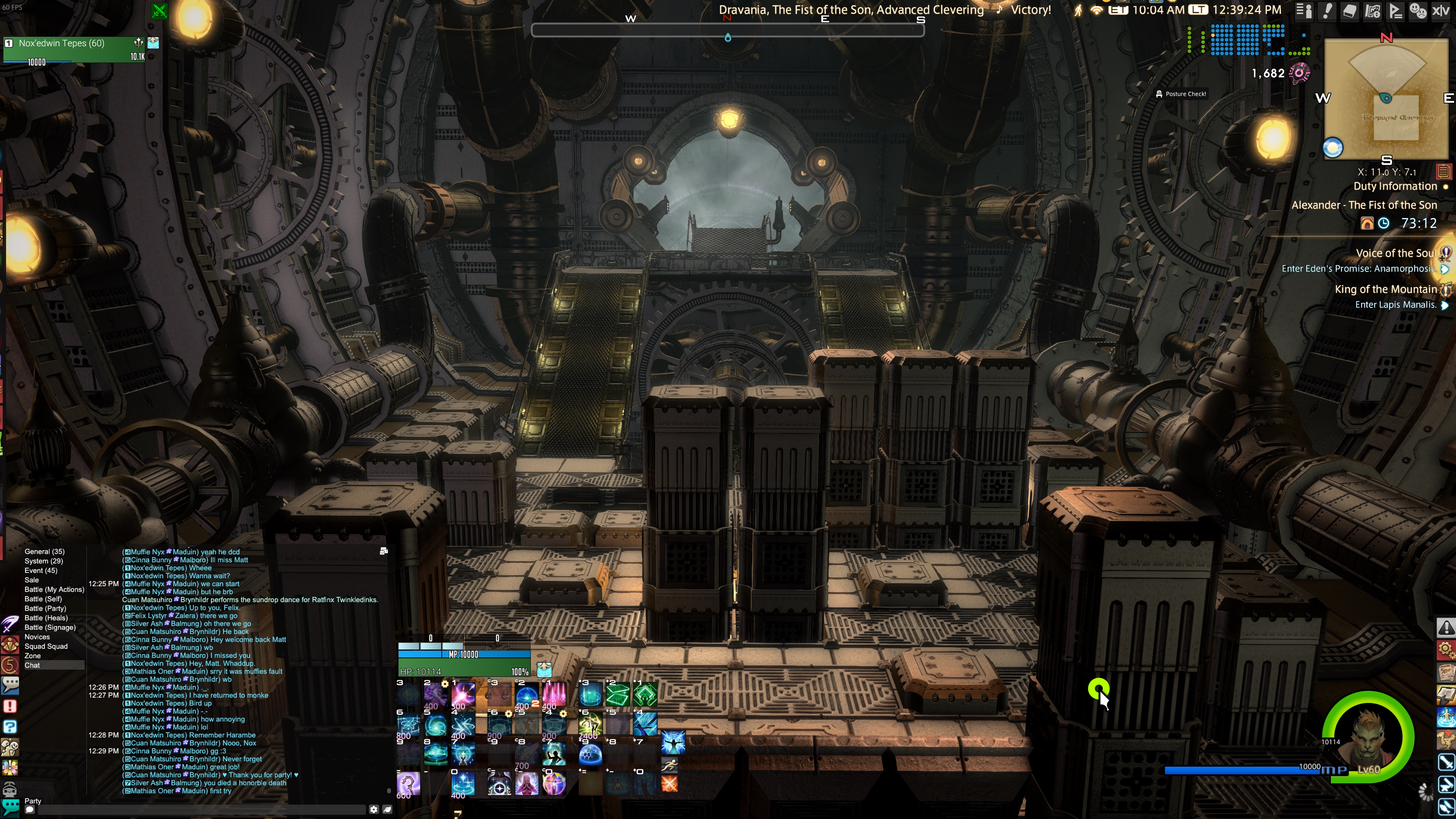The height and width of the screenshot is (819, 1456).
Task: Activate the Sprint running figure icon
Action: [x=669, y=765]
